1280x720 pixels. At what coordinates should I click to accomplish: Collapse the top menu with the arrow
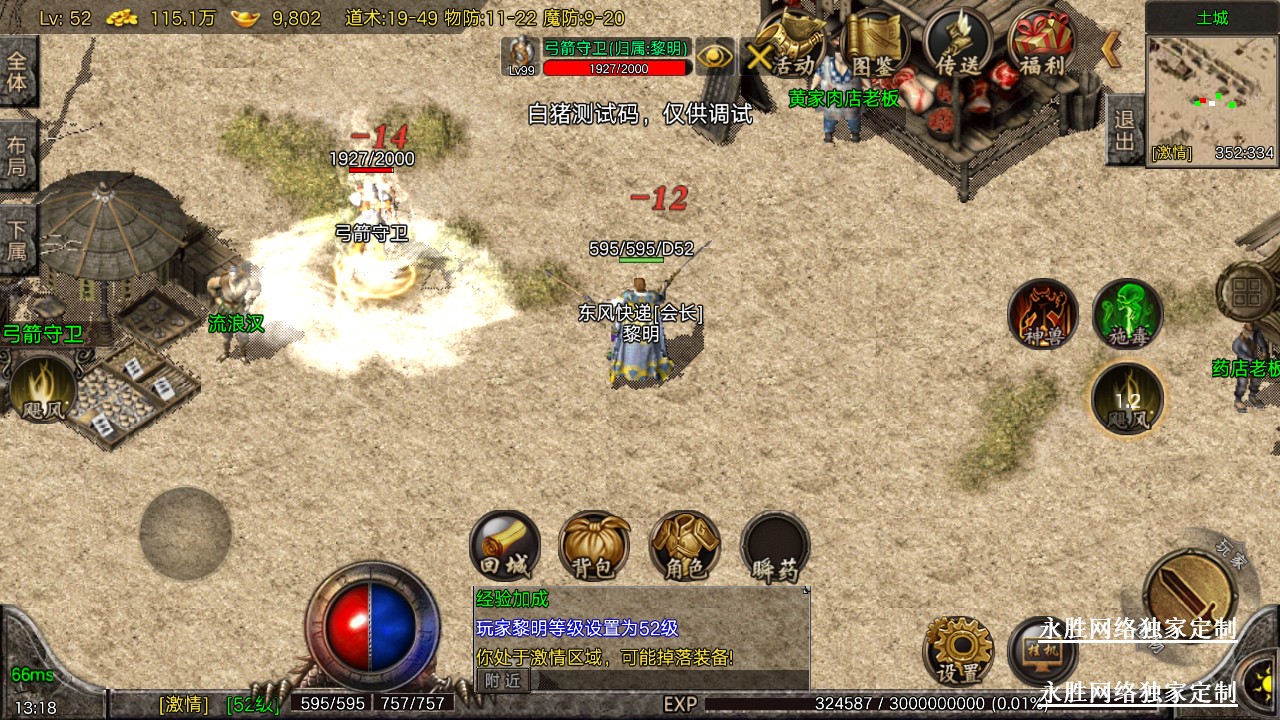[x=1111, y=48]
